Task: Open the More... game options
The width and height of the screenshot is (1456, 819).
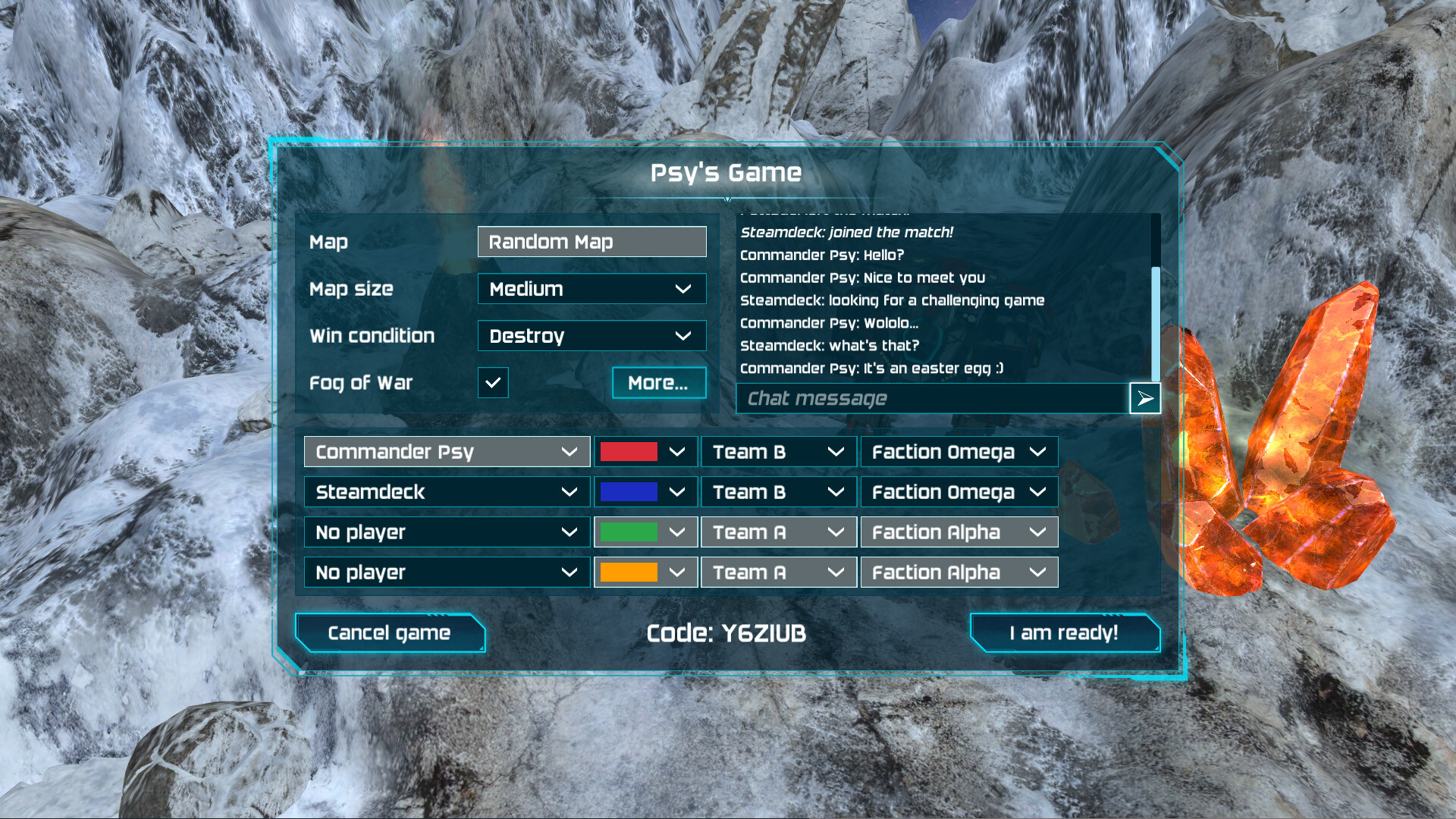Action: pyautogui.click(x=658, y=383)
